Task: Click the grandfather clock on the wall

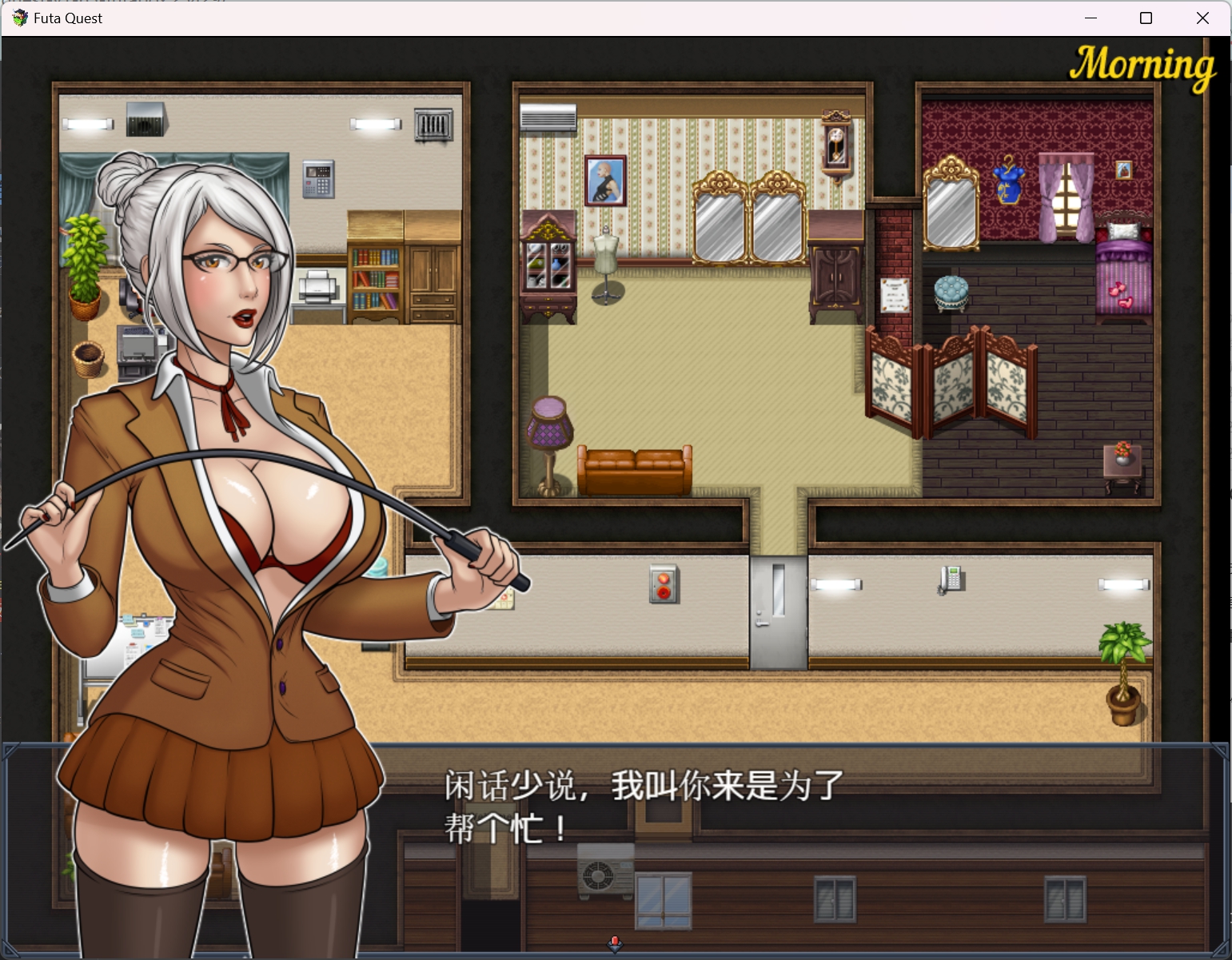Action: pos(836,145)
